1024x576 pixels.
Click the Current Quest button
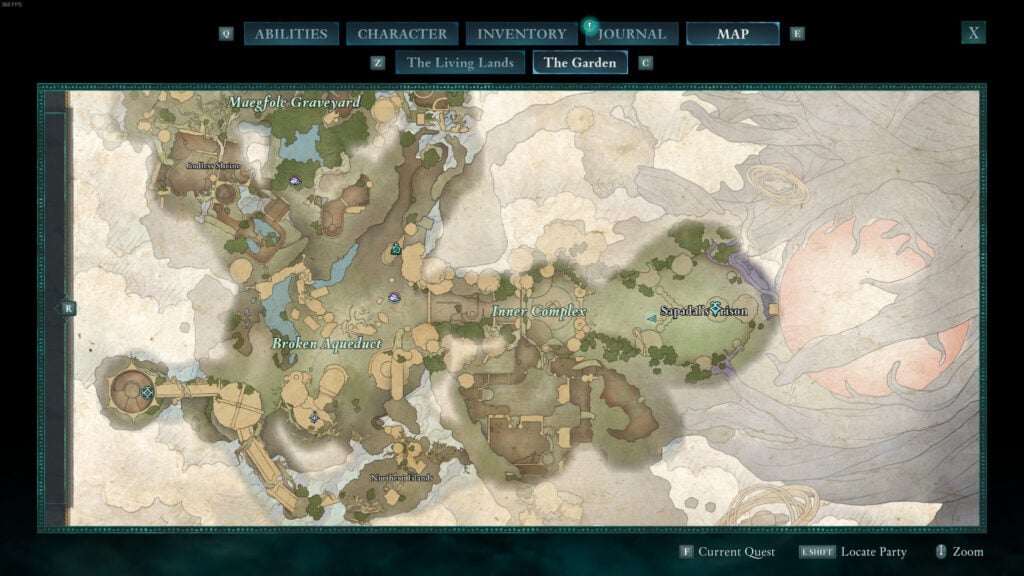tap(726, 552)
